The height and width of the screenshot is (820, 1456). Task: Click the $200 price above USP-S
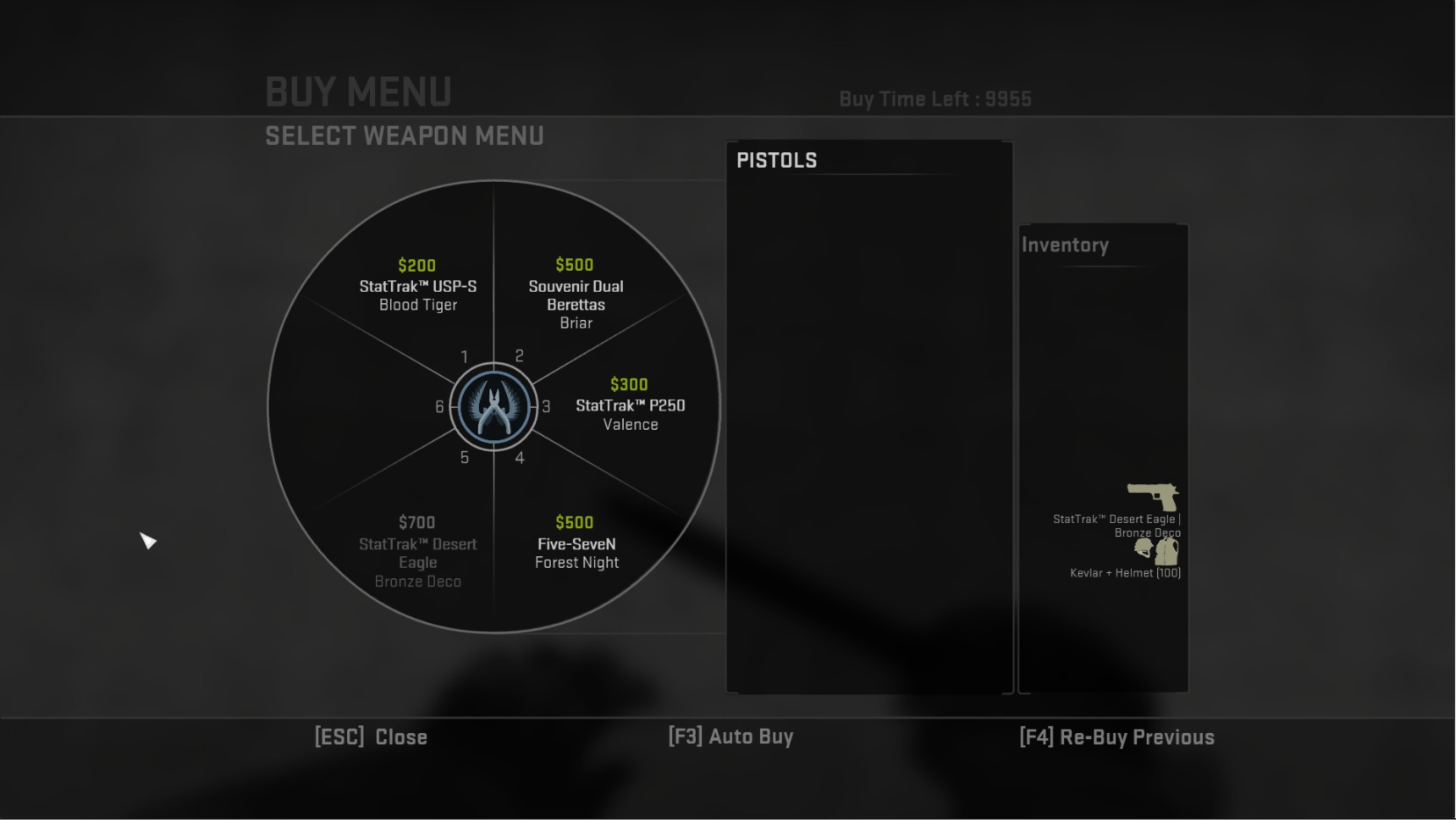click(418, 265)
